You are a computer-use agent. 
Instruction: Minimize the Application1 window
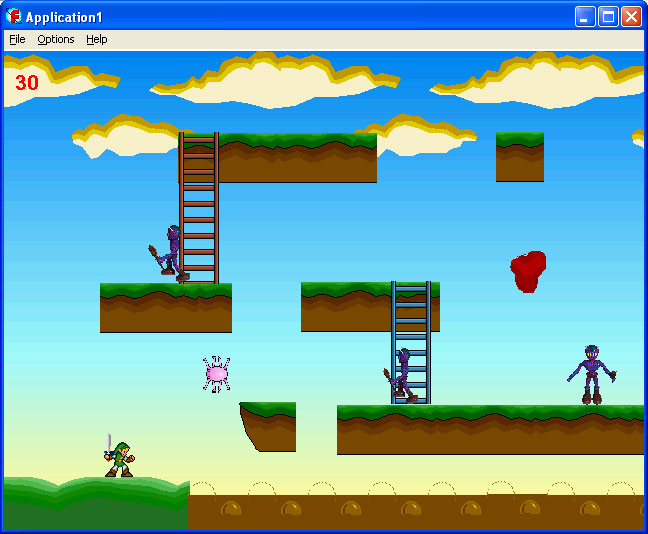tap(585, 17)
